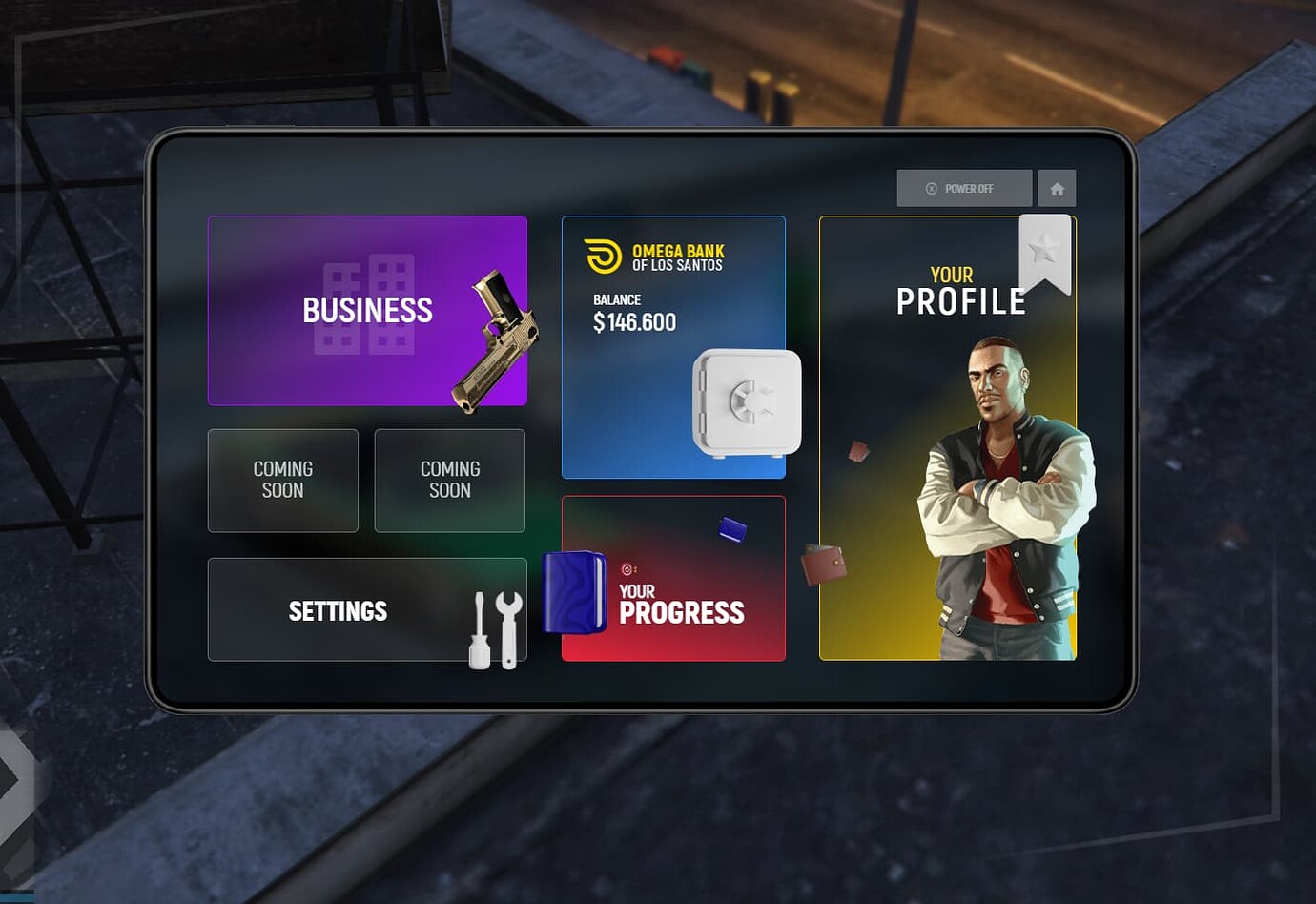Click the home icon in the top bar

(1057, 188)
